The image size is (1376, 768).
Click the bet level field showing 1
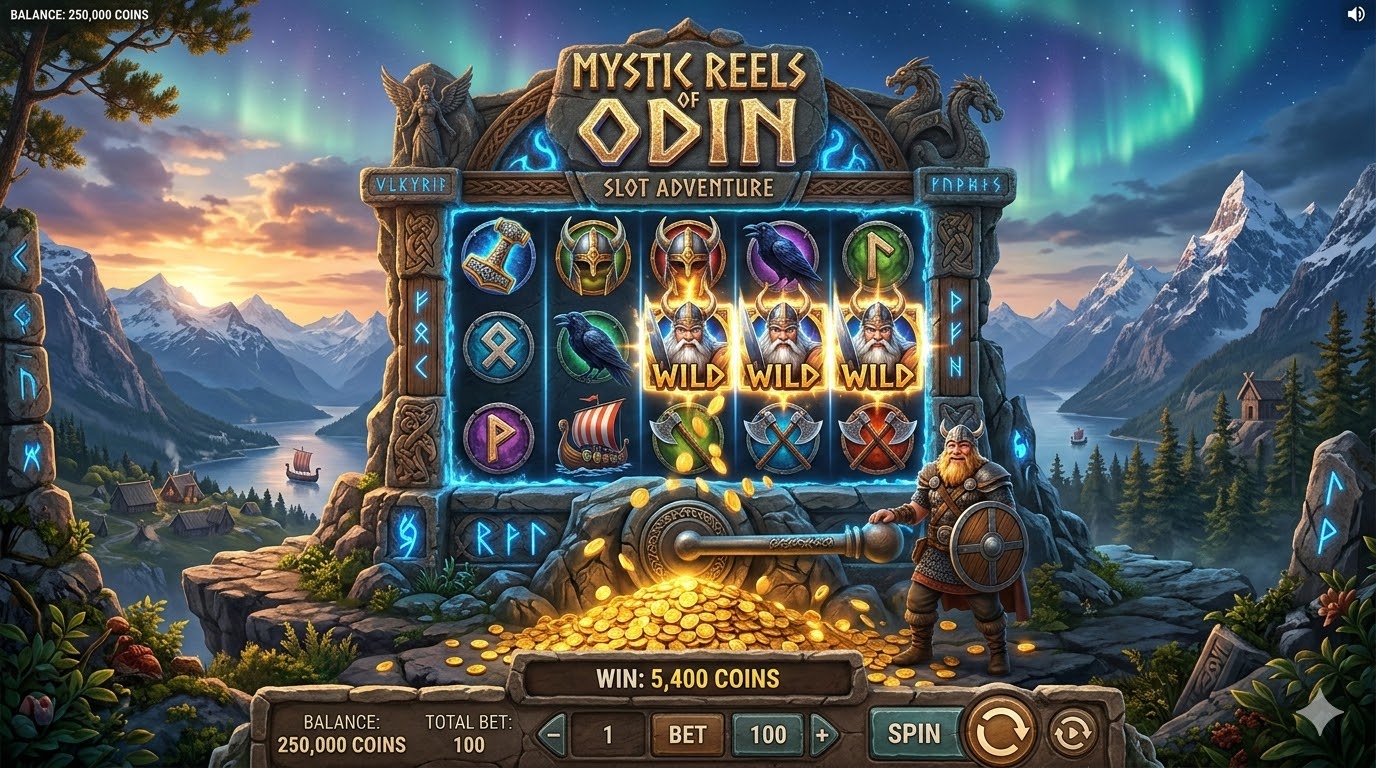pos(607,735)
